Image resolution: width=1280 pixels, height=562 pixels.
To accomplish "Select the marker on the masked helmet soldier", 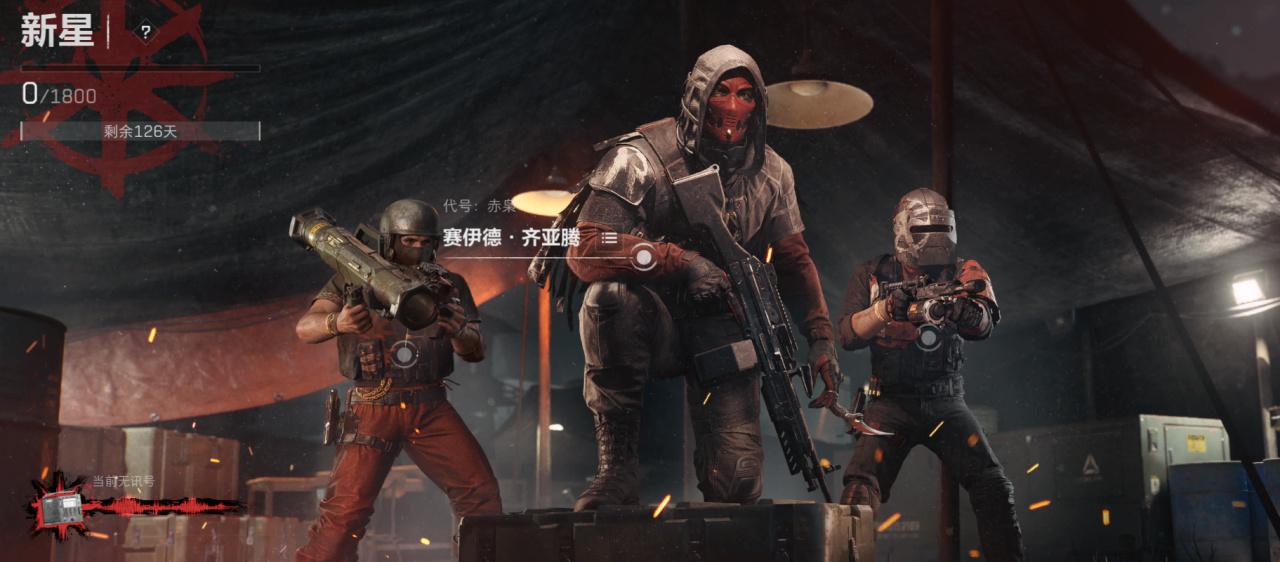I will pos(929,337).
